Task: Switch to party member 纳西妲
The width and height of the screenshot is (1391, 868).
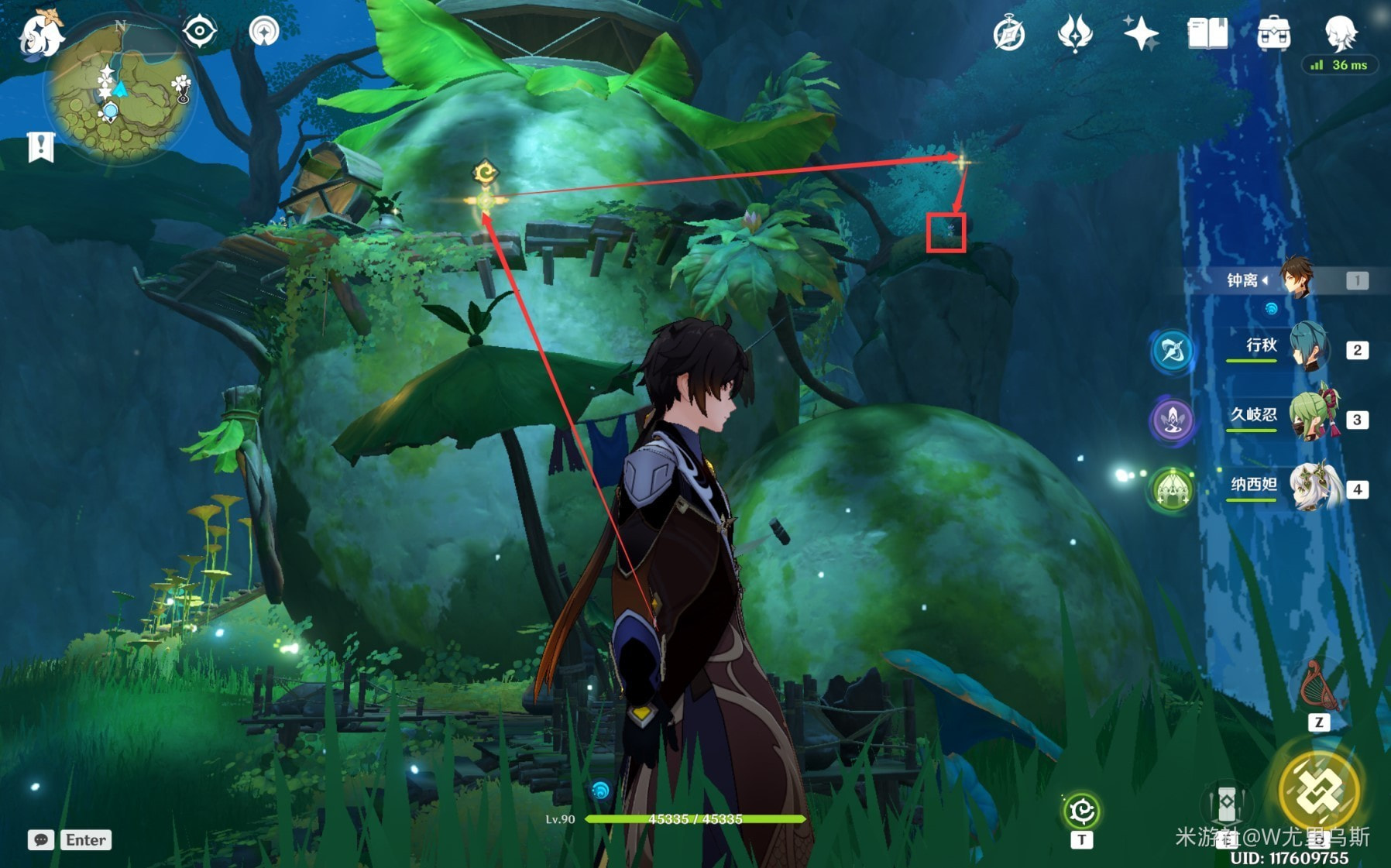Action: [x=1313, y=488]
